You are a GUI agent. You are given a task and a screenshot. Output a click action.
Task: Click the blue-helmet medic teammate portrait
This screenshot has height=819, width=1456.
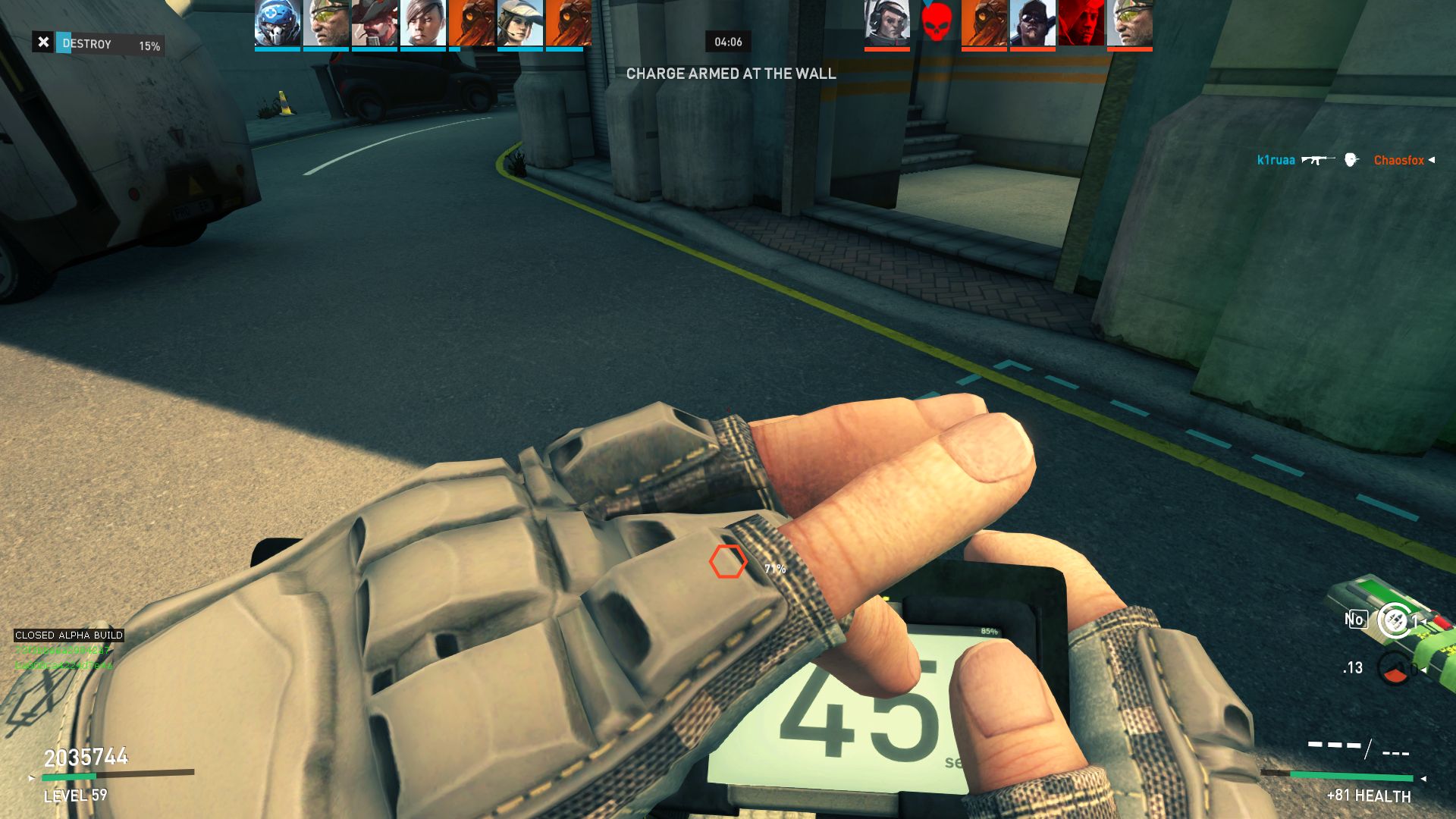click(277, 24)
